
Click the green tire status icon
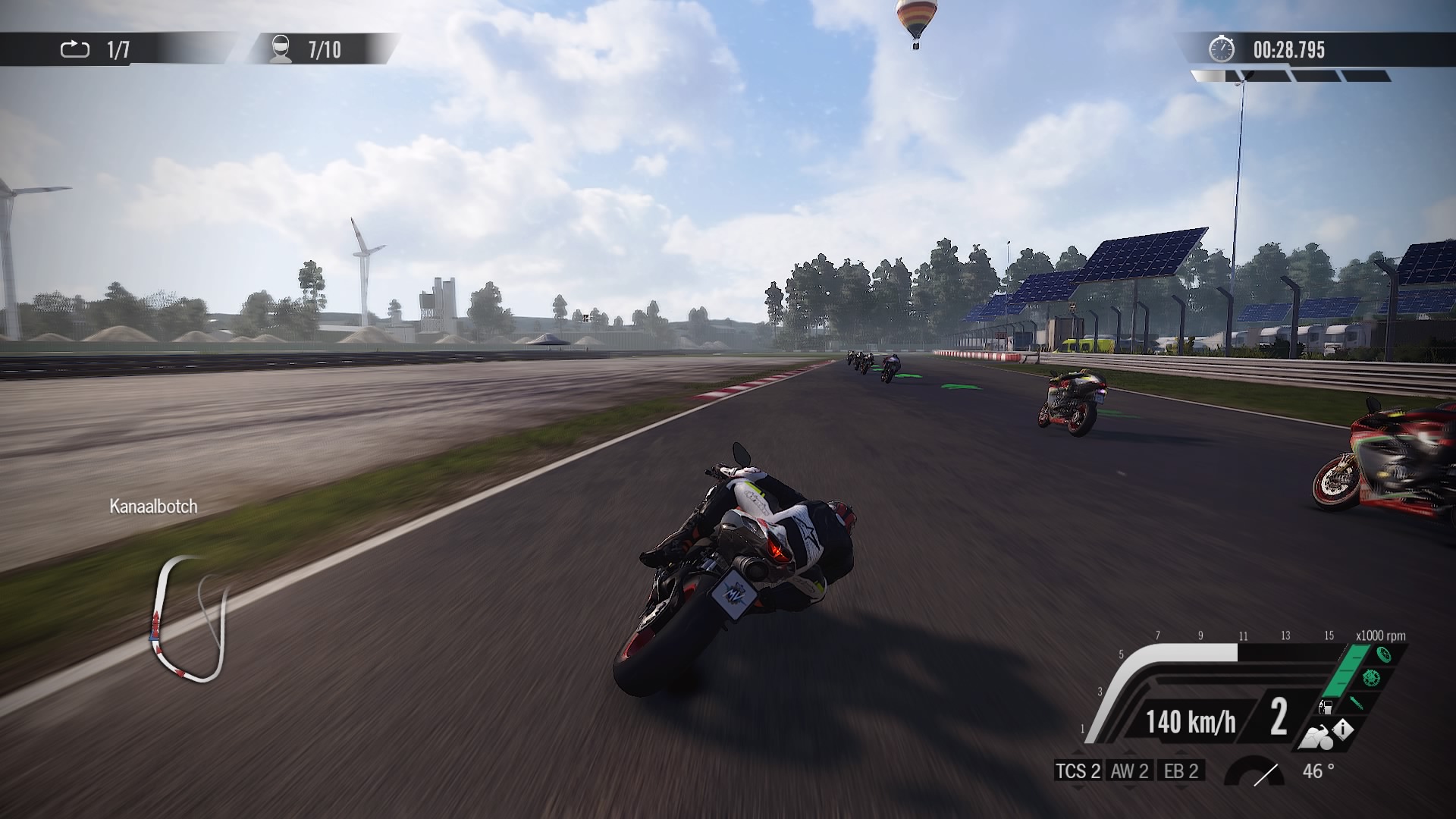point(1383,654)
